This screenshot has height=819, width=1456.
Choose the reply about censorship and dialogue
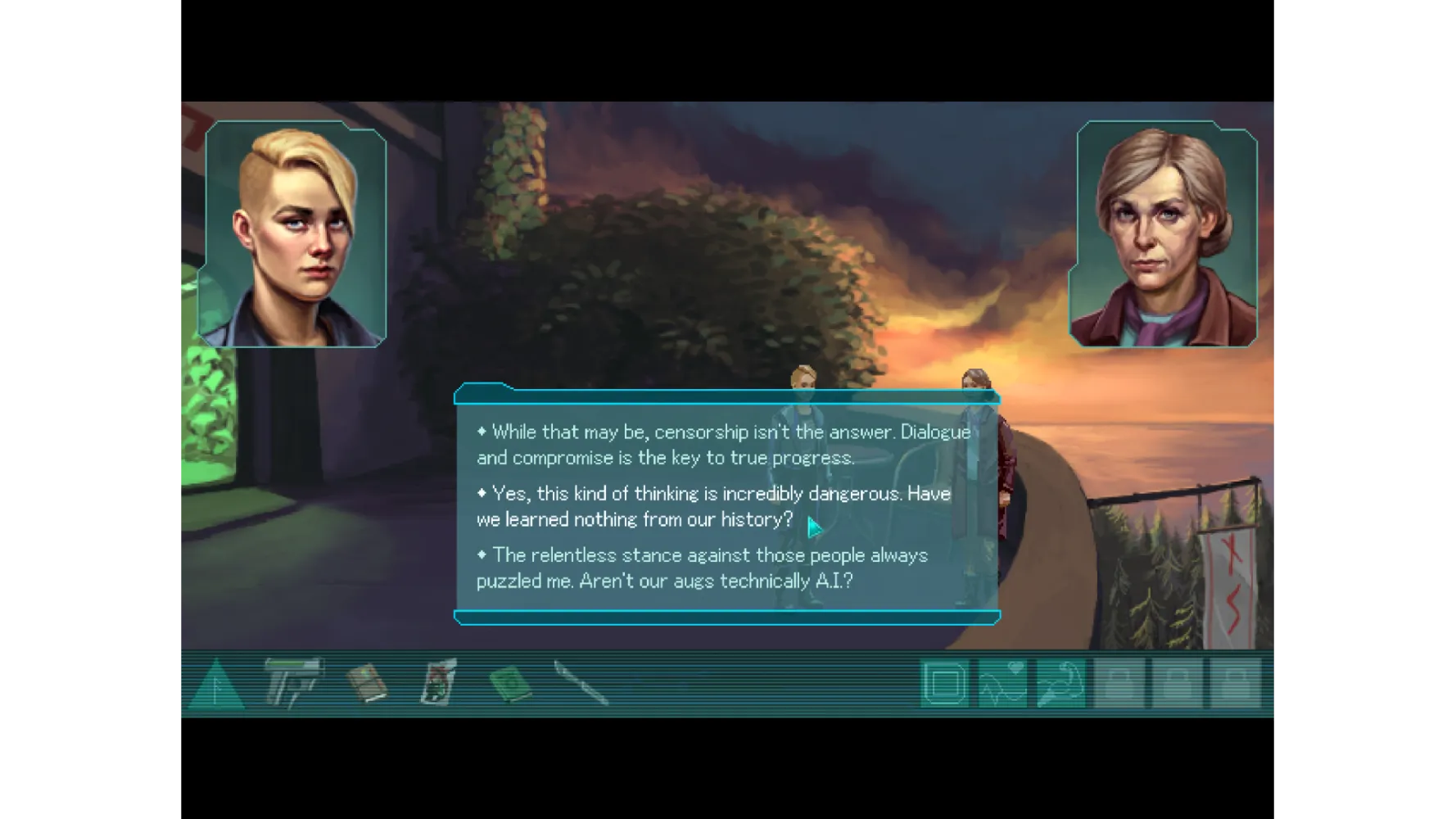(723, 445)
